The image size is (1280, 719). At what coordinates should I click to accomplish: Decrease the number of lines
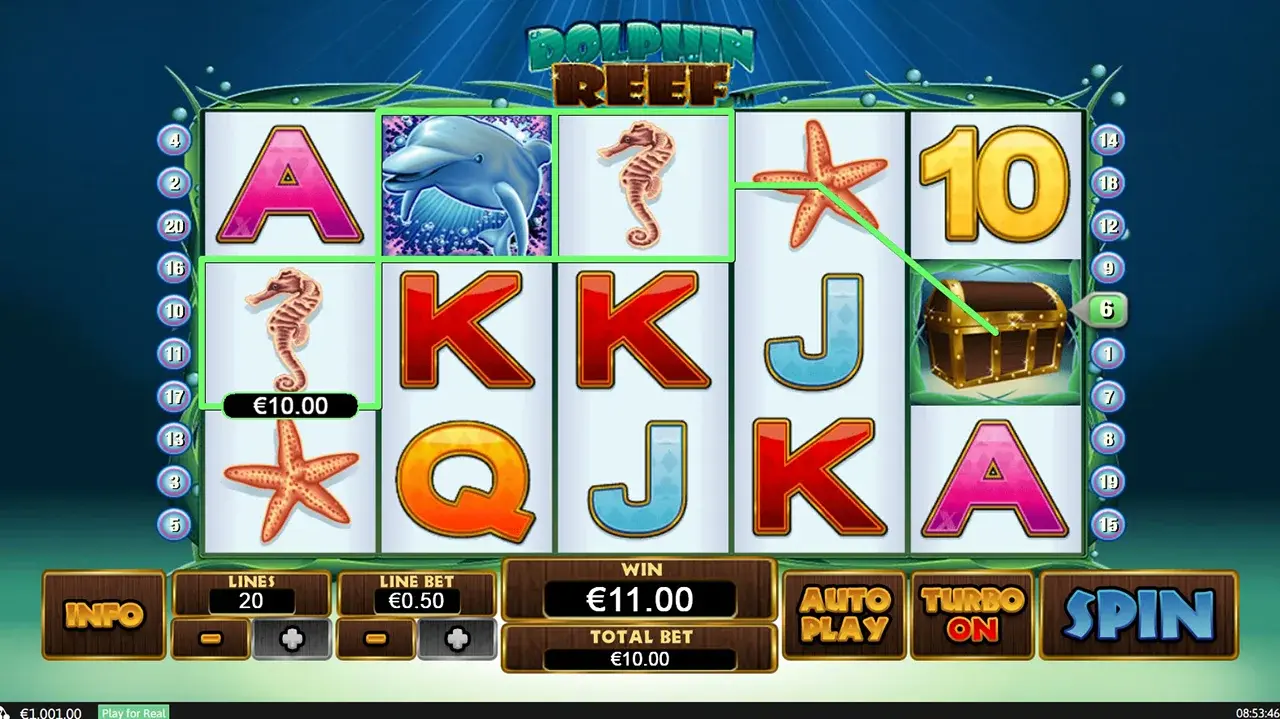tap(210, 639)
